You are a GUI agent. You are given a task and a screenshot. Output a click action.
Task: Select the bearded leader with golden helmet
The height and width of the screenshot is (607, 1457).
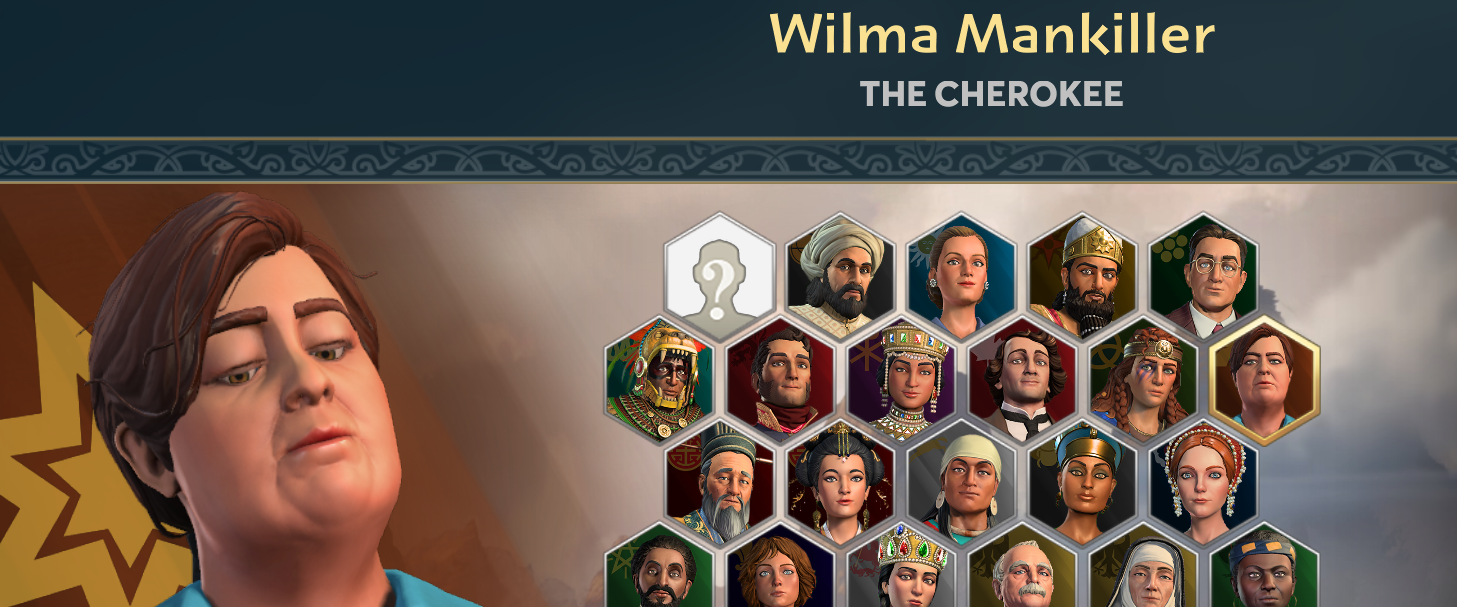[1083, 272]
